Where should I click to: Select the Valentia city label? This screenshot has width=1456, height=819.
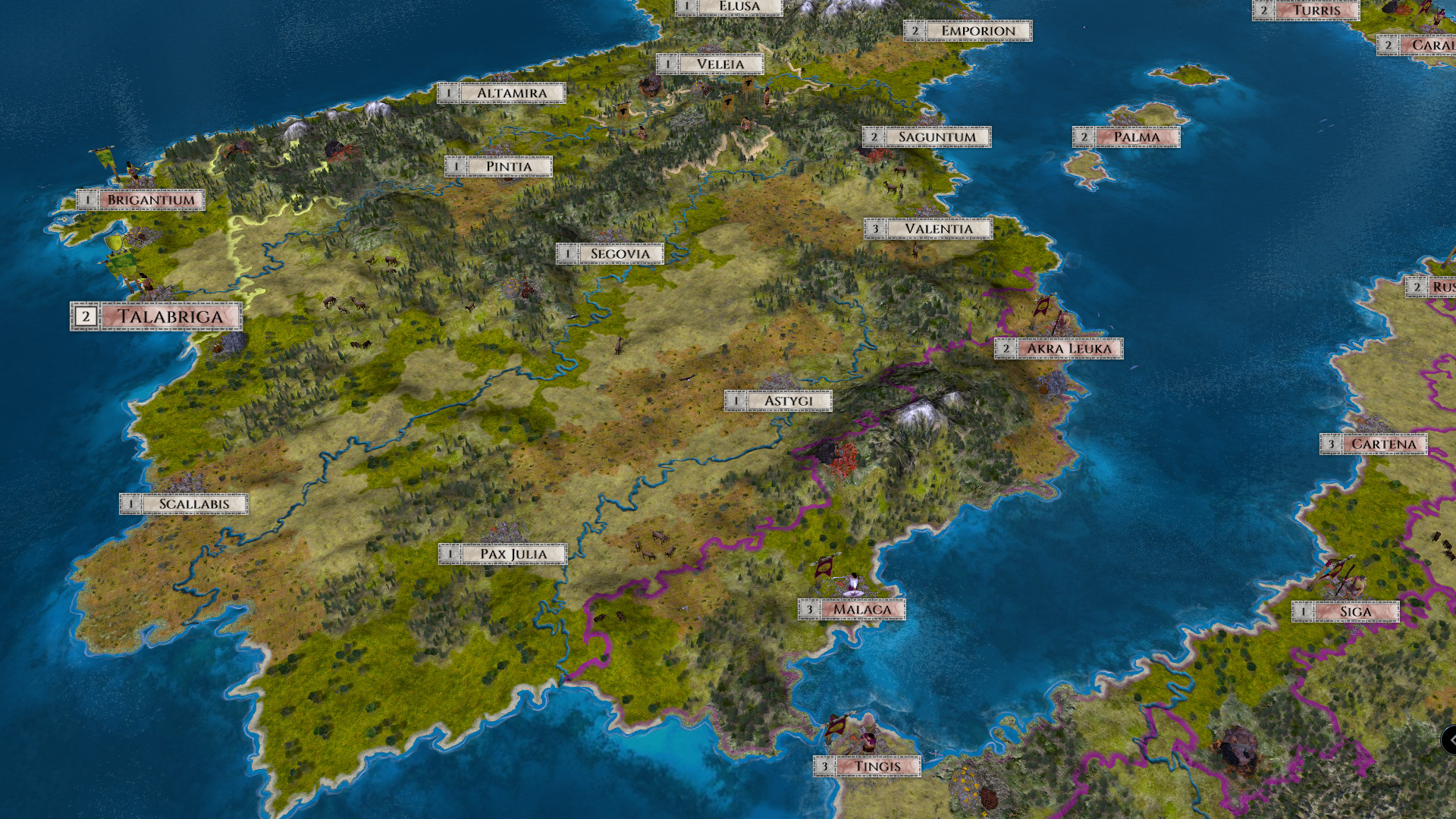pos(939,227)
